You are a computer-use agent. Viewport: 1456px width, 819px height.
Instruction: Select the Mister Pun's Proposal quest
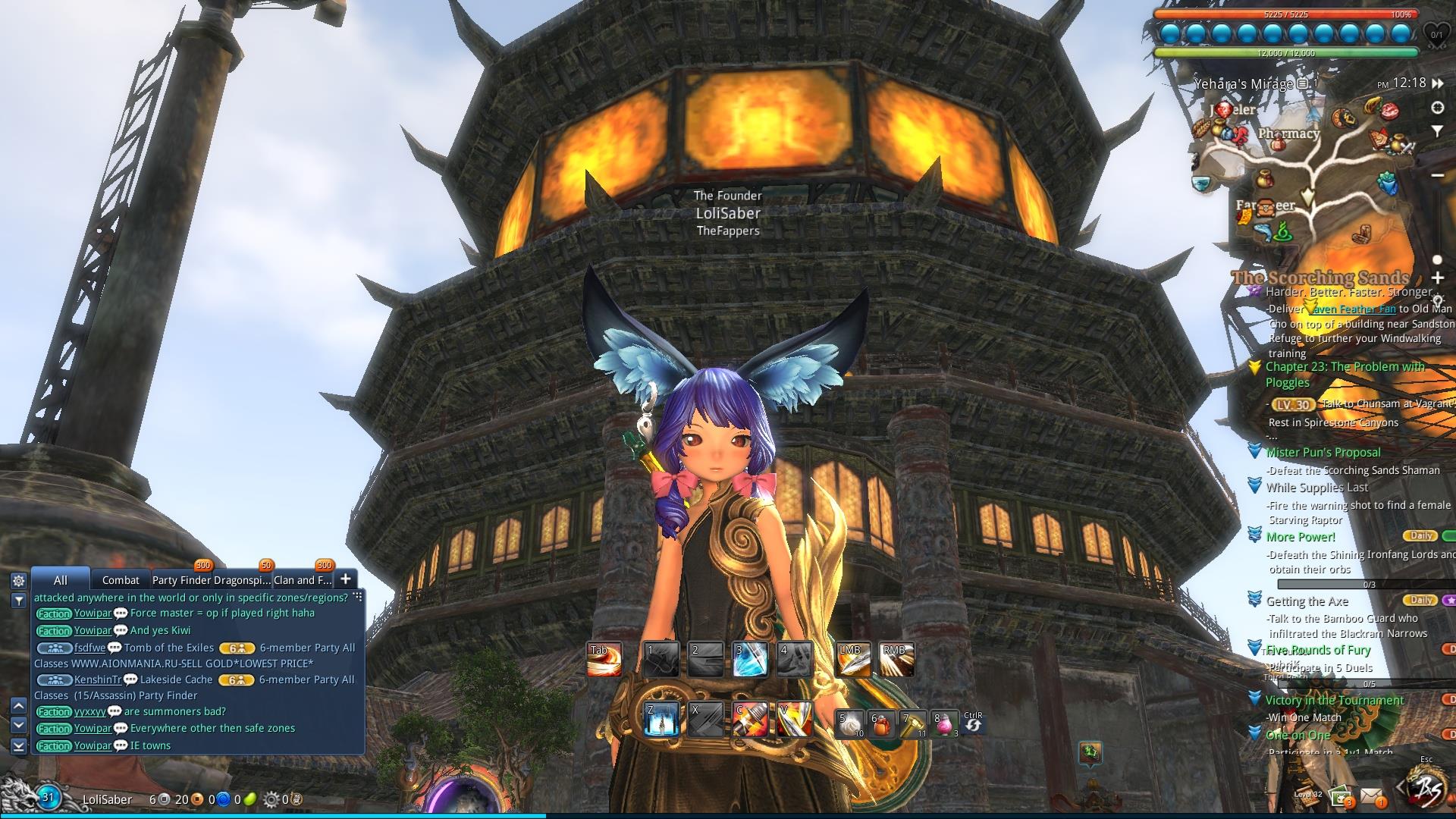coord(1323,453)
